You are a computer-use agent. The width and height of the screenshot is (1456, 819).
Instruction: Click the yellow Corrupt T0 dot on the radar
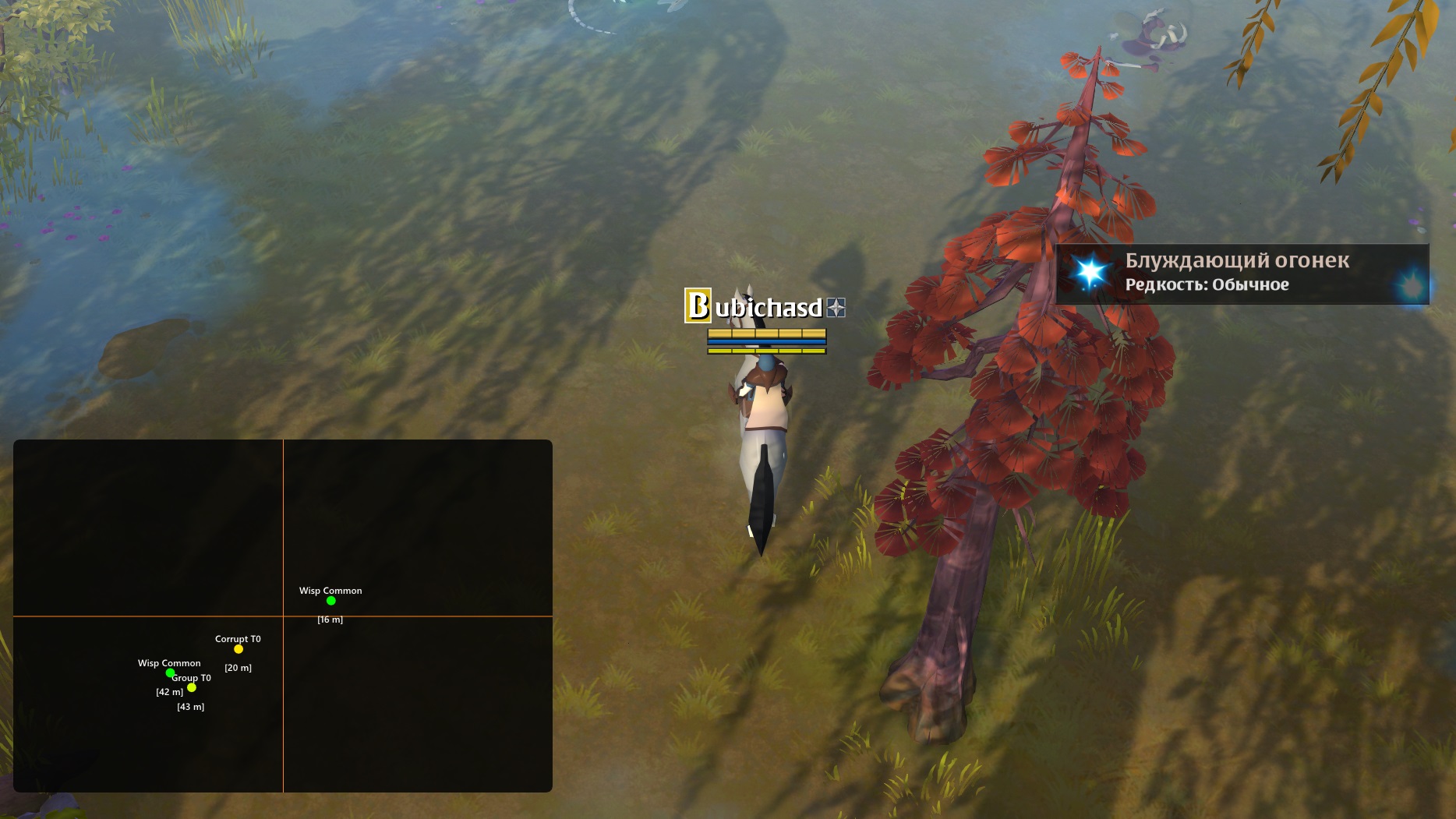click(237, 648)
